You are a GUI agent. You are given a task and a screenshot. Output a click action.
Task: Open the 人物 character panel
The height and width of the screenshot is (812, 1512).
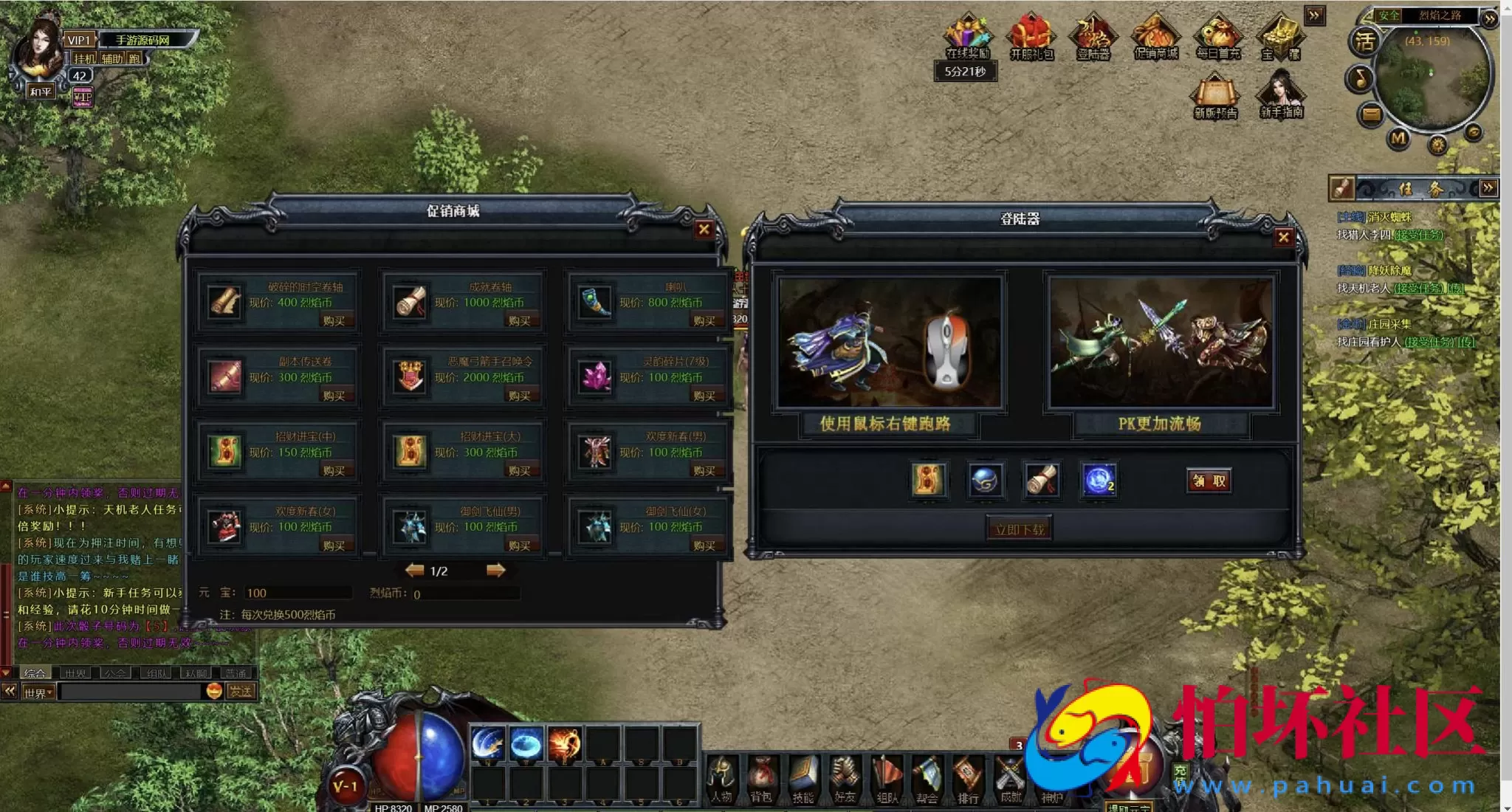click(721, 779)
